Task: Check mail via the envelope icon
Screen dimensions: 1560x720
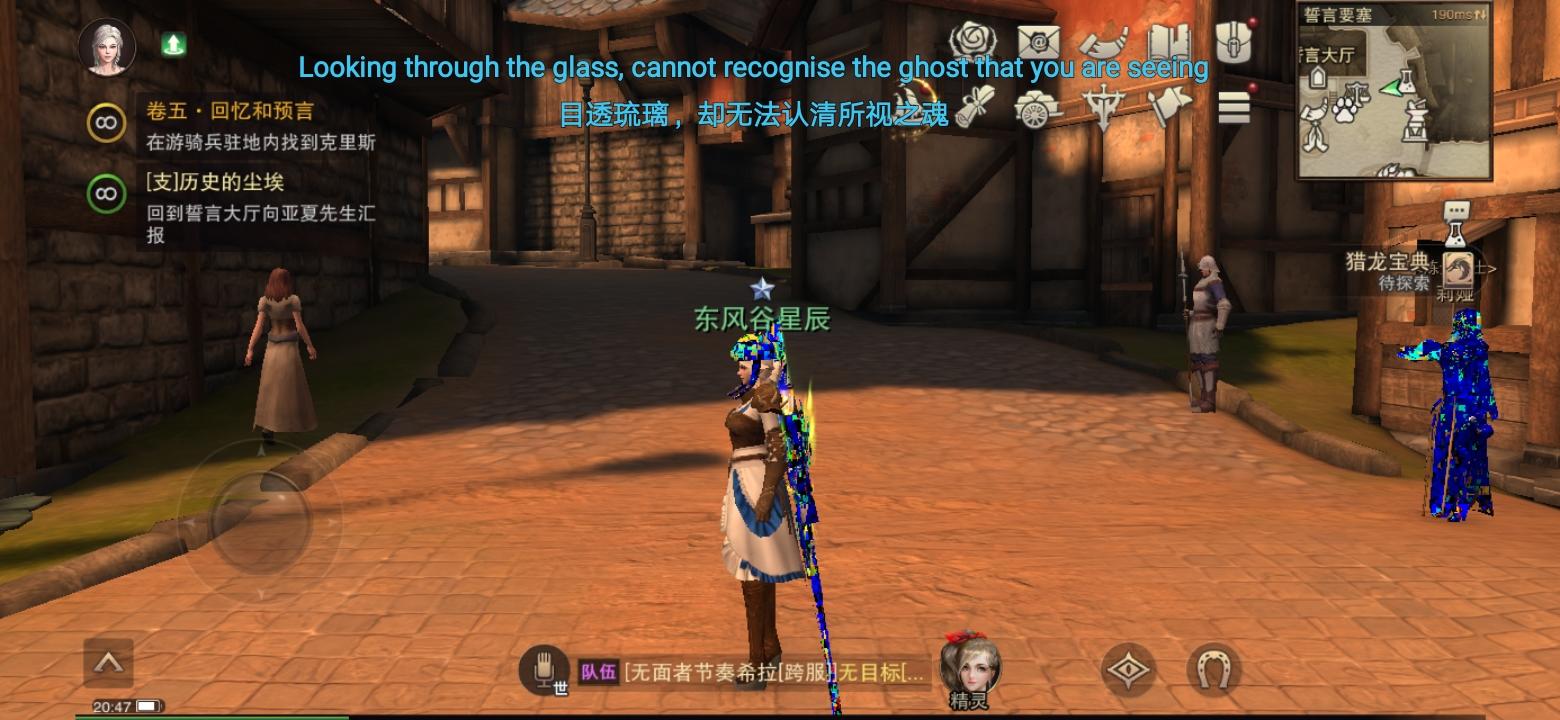Action: (x=1037, y=42)
